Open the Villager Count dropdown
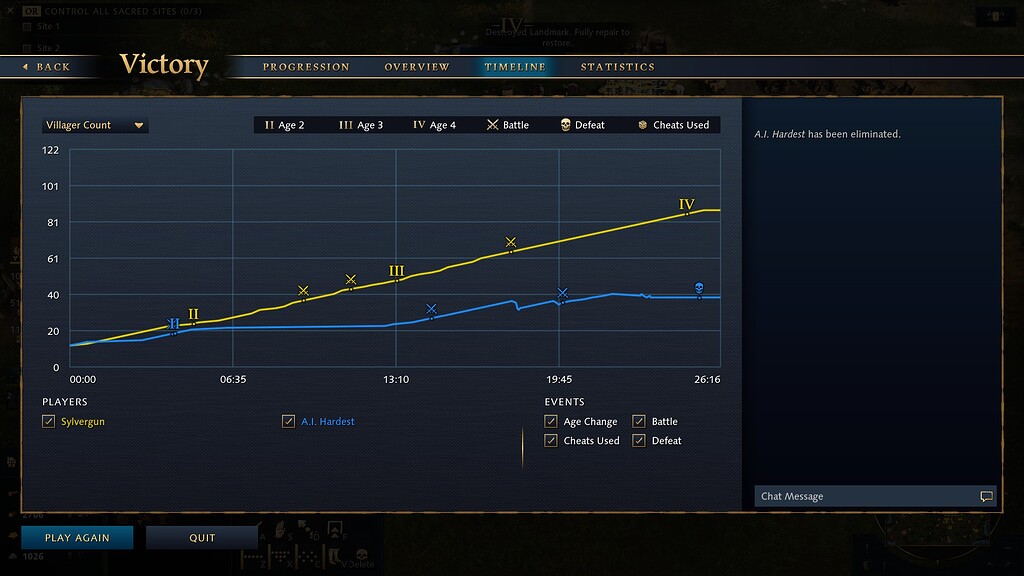Image resolution: width=1024 pixels, height=576 pixels. (x=95, y=126)
